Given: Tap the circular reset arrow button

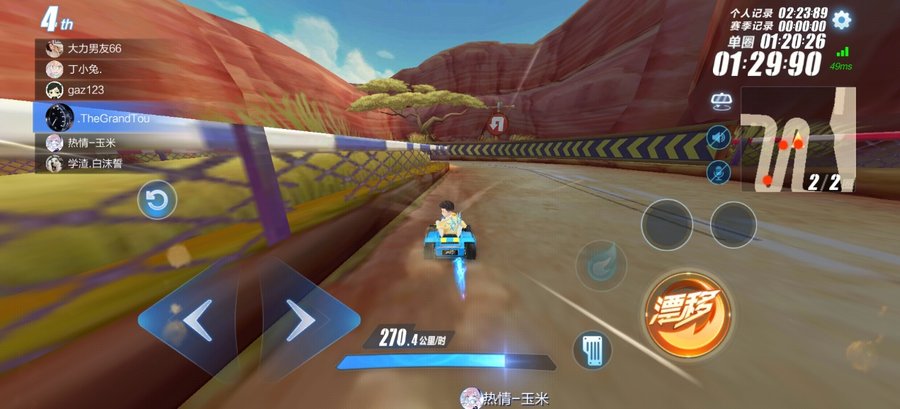Looking at the screenshot, I should 157,201.
